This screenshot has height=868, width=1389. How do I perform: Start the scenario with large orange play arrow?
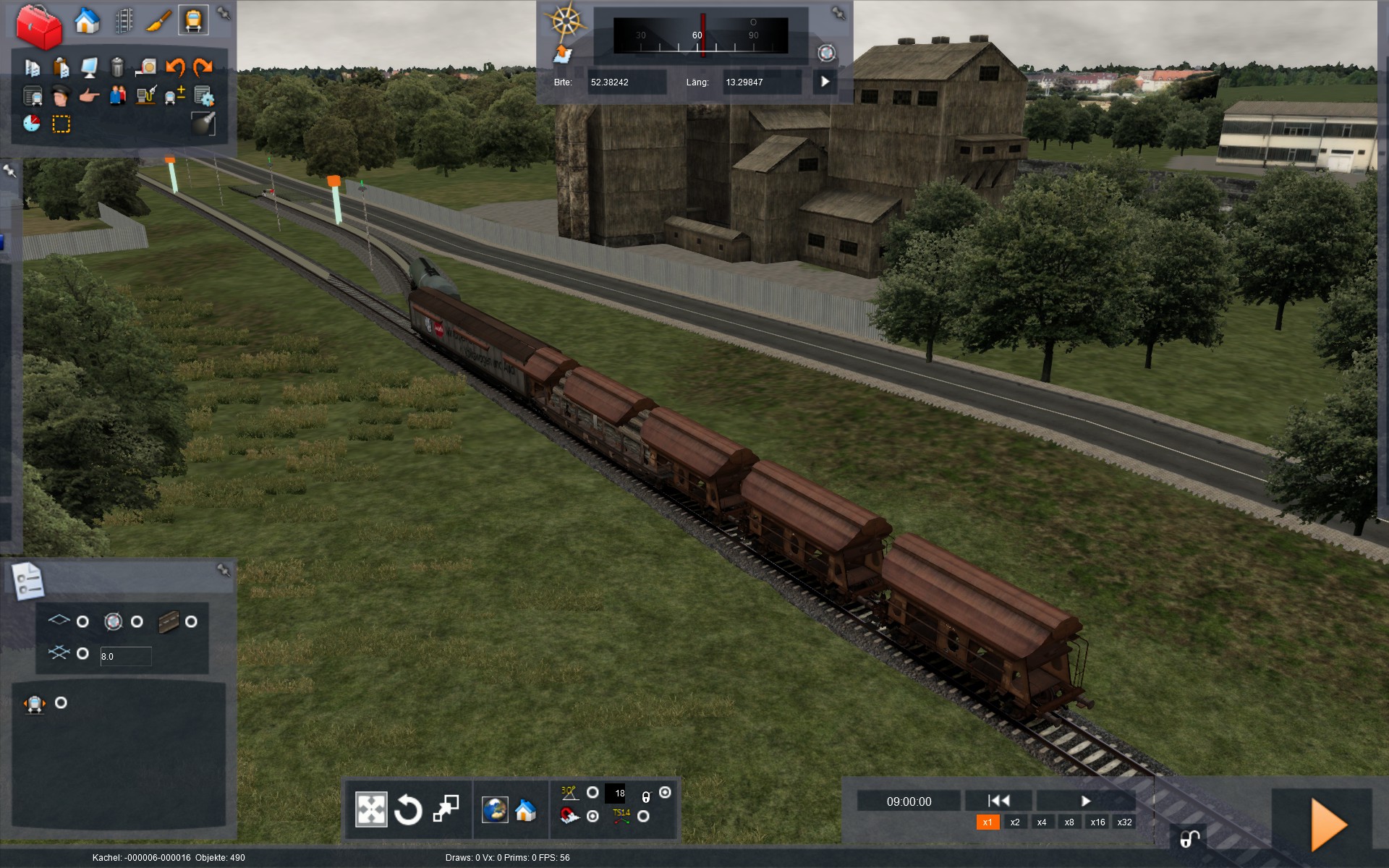1328,825
